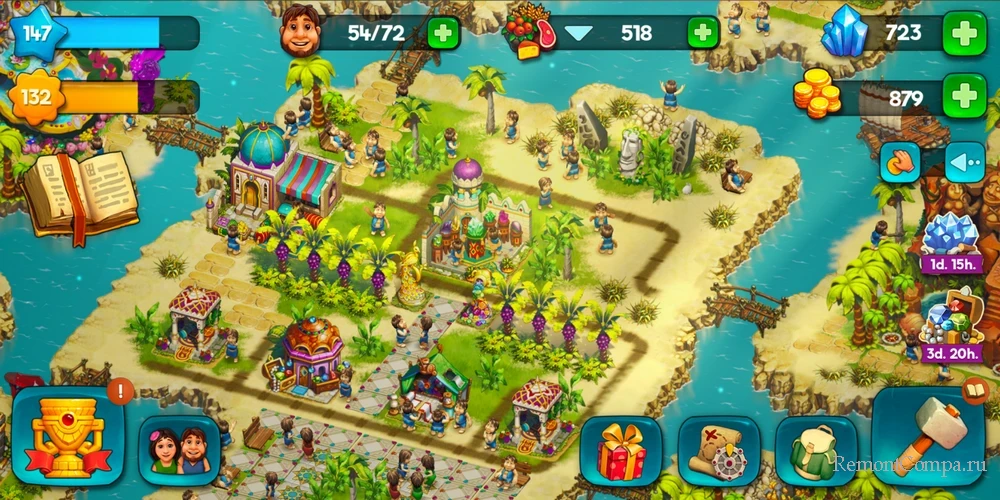The width and height of the screenshot is (1000, 500).
Task: Buy more blue crystals with the plus
Action: pyautogui.click(x=964, y=35)
